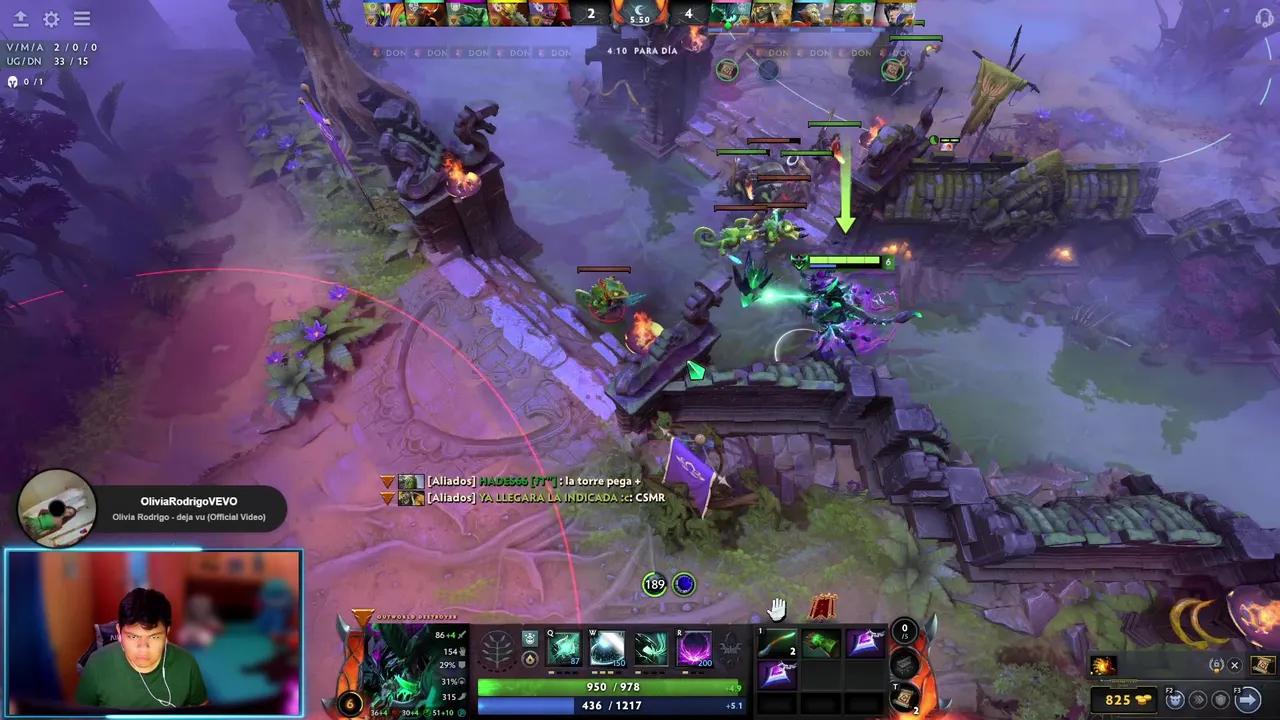Click the share/upload arrow icon top-left
1280x720 pixels.
pos(20,19)
